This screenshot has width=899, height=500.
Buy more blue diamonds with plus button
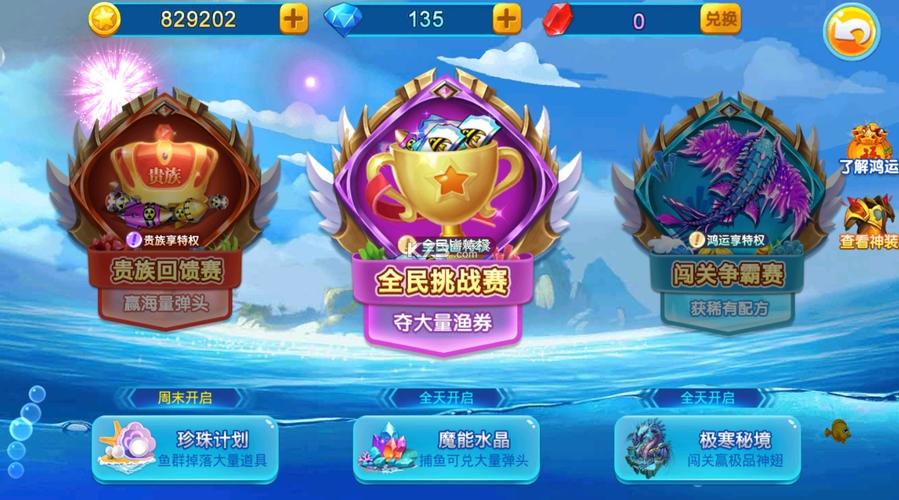pyautogui.click(x=508, y=19)
